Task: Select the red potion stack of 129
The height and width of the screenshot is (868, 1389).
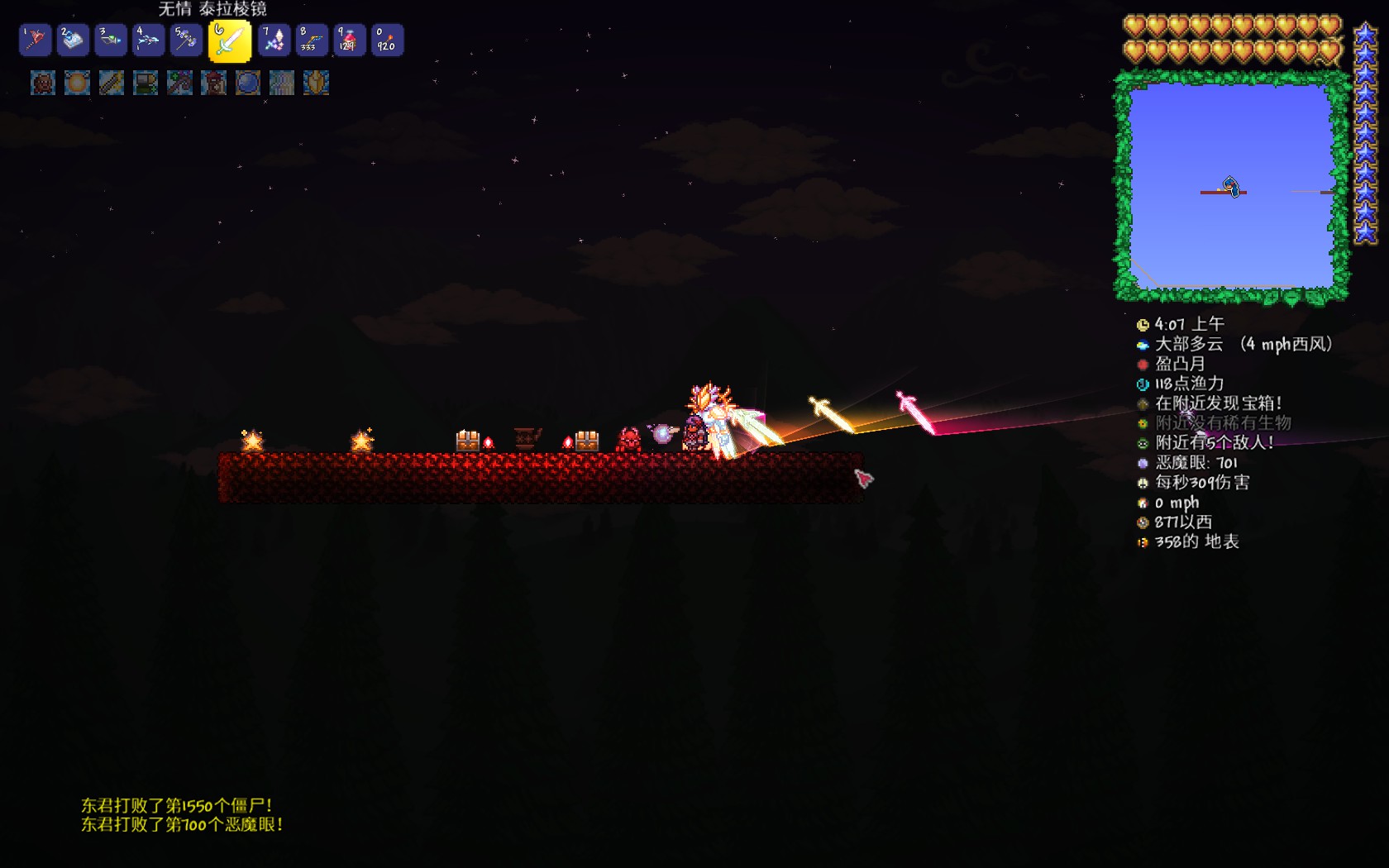Action: (x=349, y=40)
